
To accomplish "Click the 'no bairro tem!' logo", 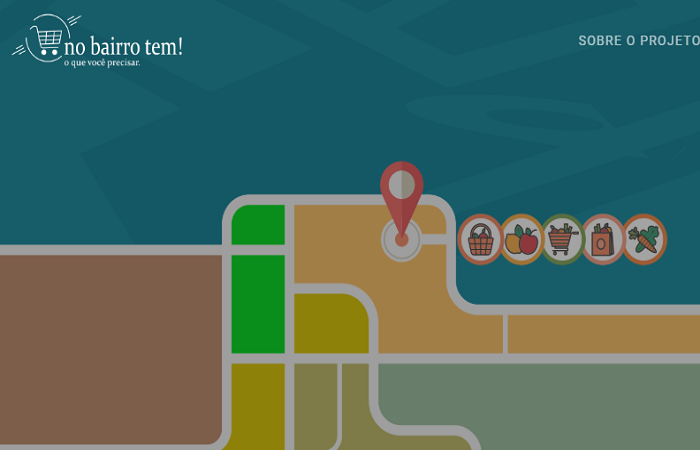I will [x=98, y=42].
